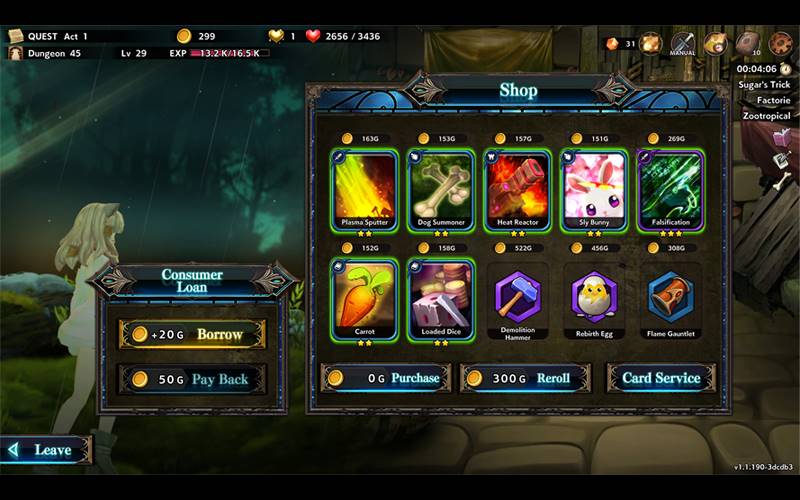
Task: Pick the Loaded Dice card
Action: point(441,299)
